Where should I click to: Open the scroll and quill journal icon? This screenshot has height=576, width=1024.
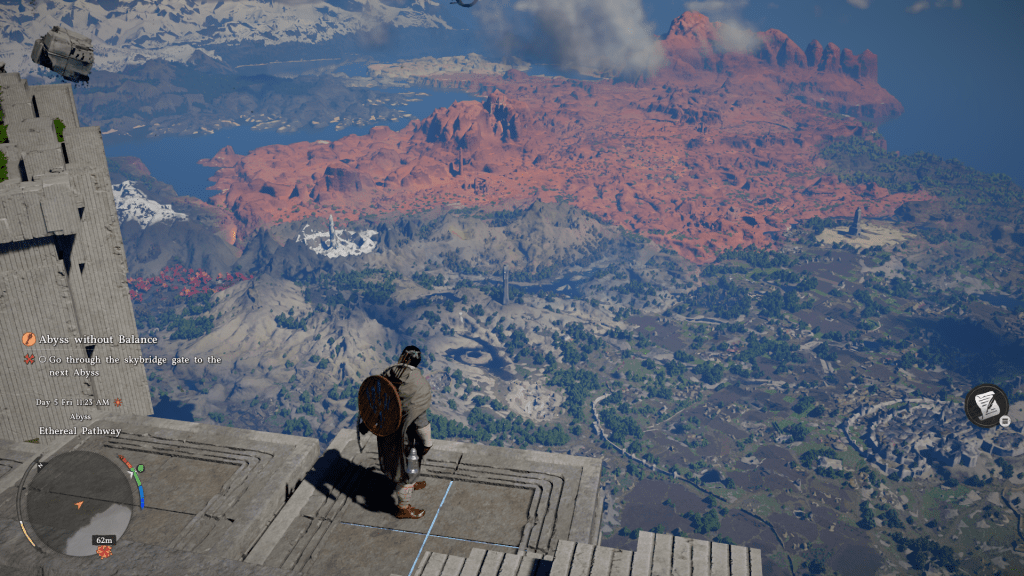986,405
